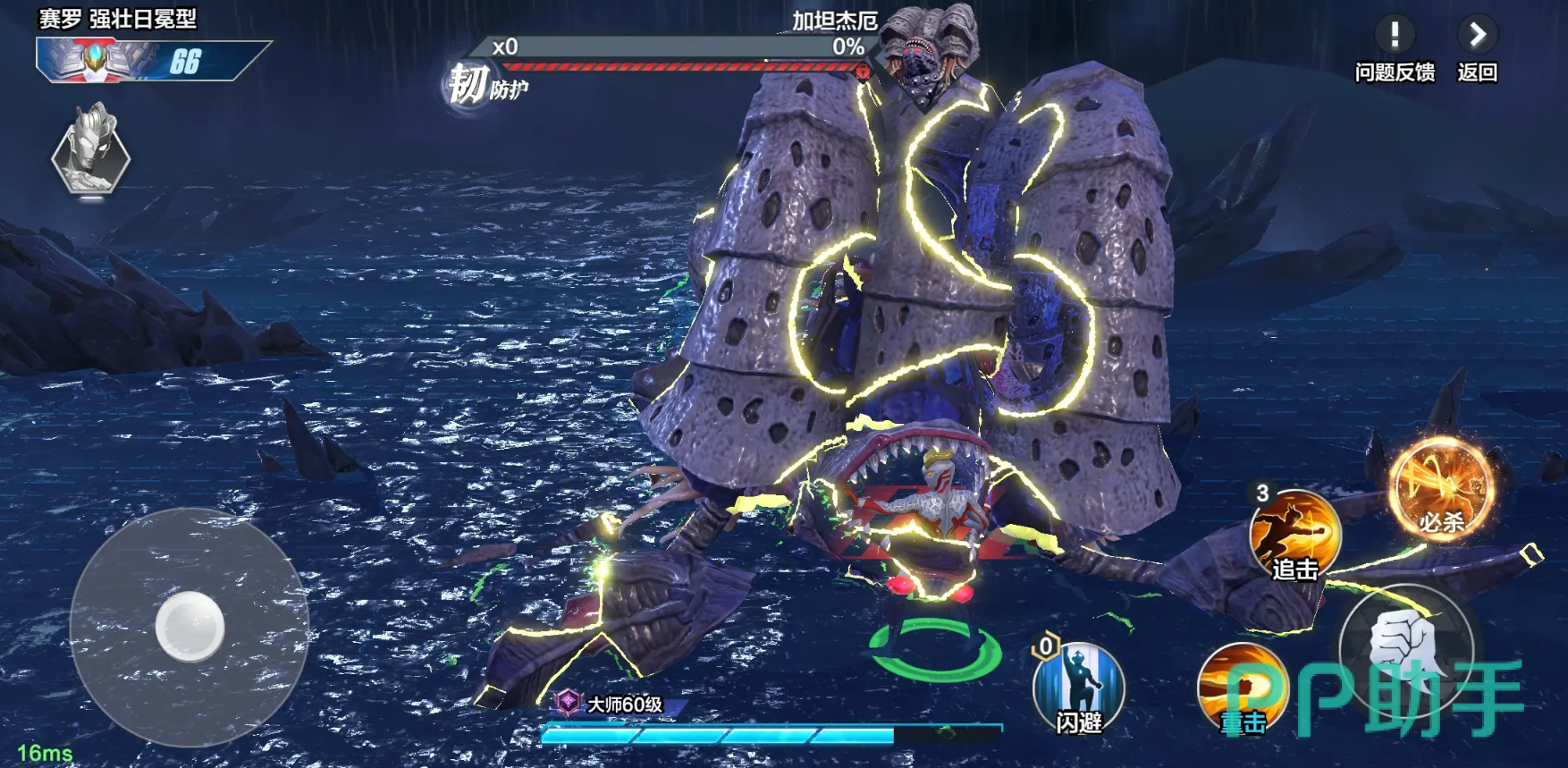
Task: Trigger the 闪避 dodge ability
Action: point(1078,687)
